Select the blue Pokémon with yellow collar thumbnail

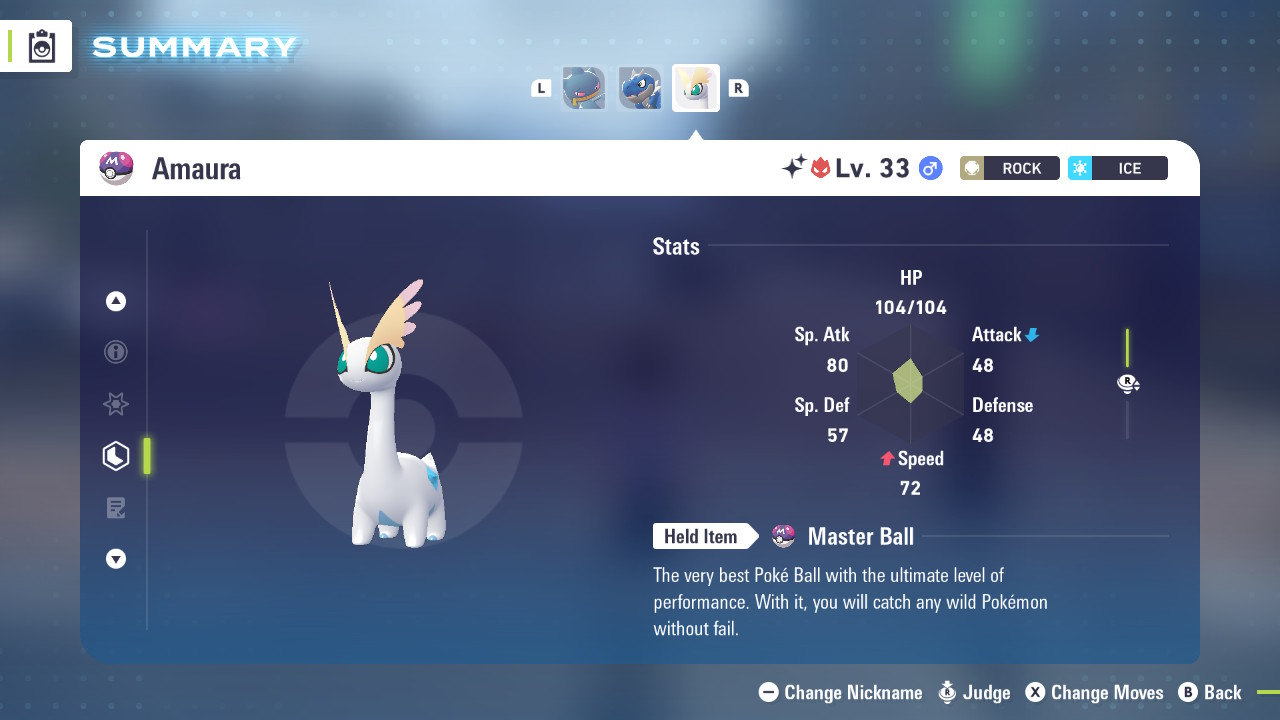[x=584, y=88]
